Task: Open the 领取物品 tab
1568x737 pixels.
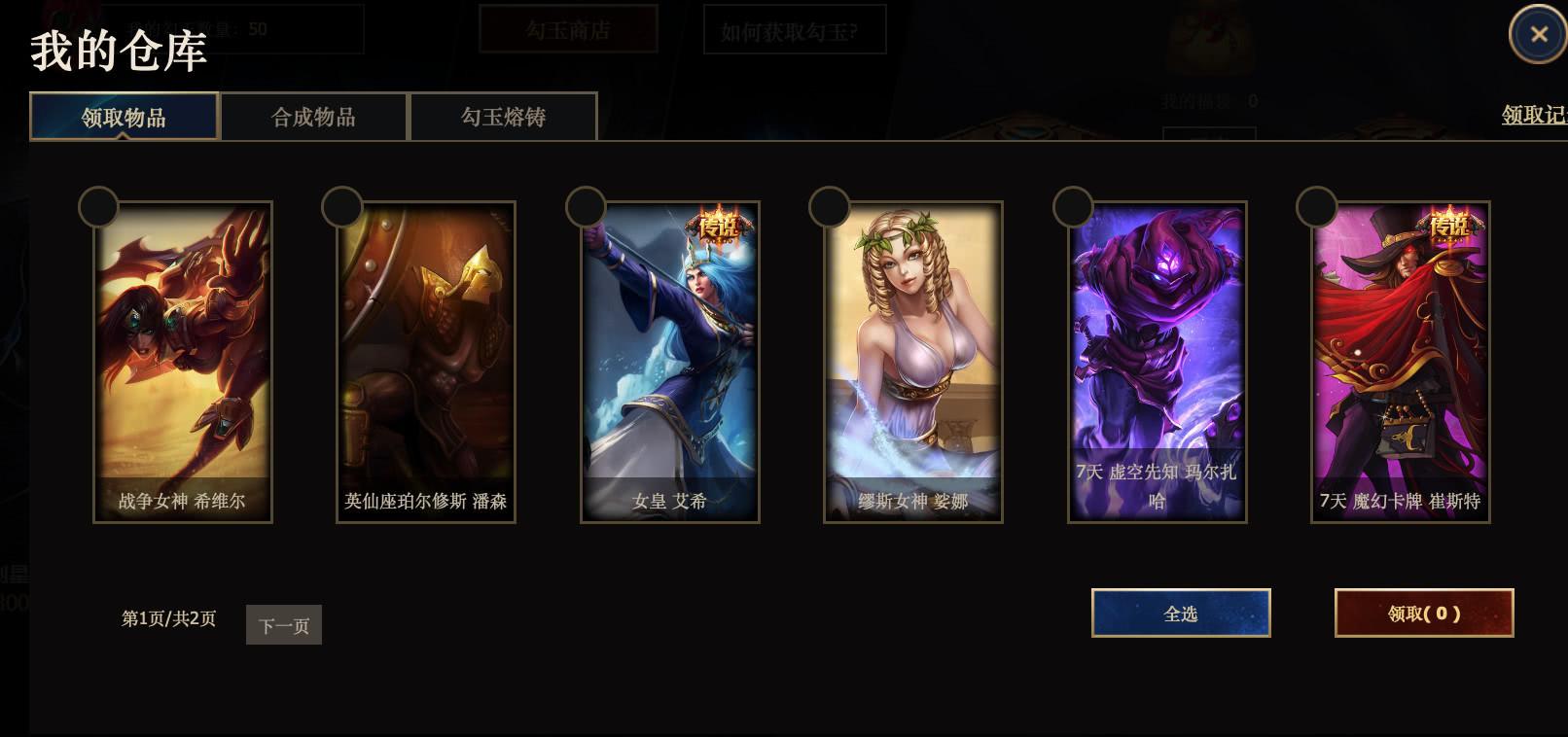Action: click(x=123, y=116)
